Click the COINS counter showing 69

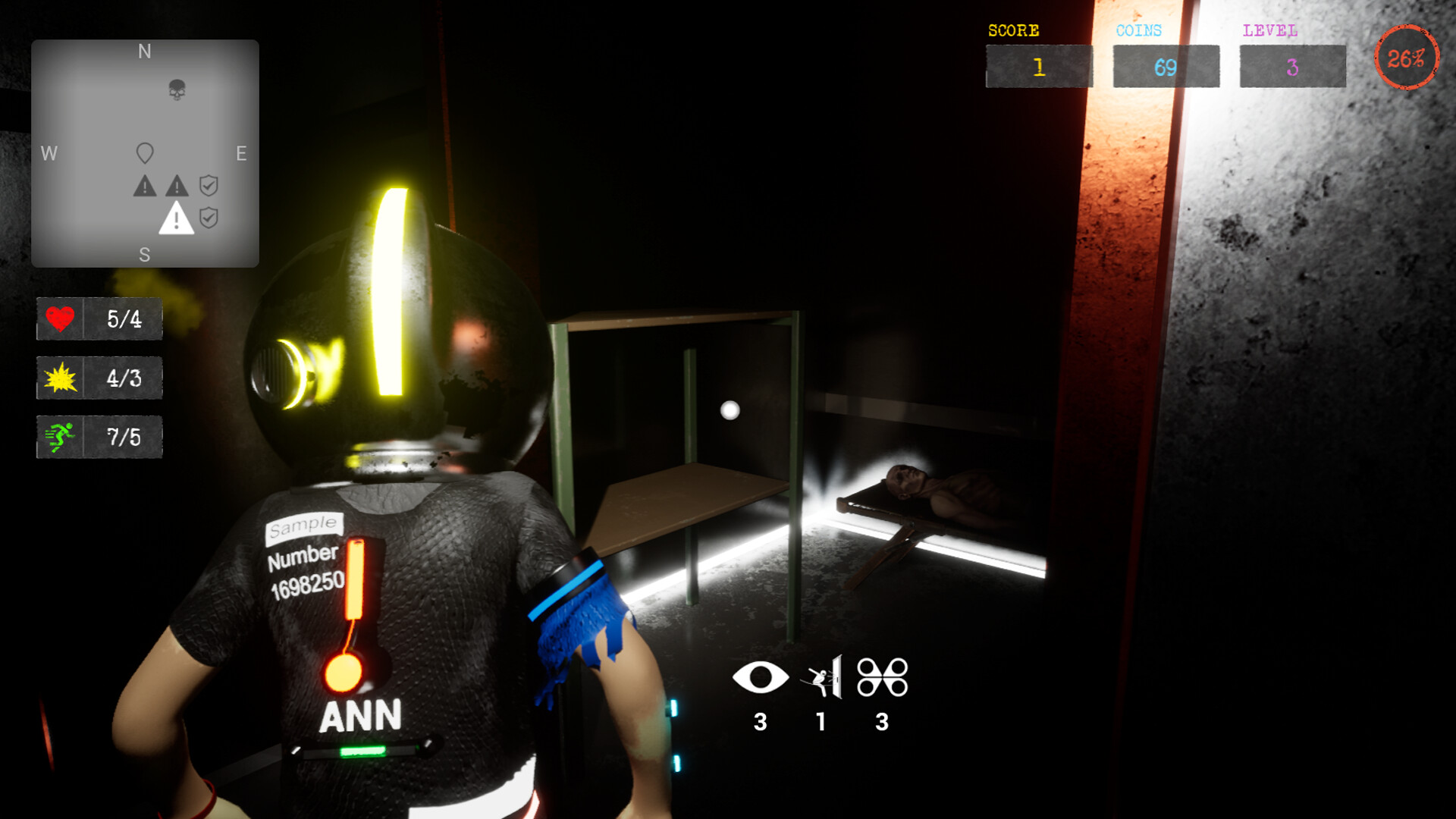click(1166, 67)
